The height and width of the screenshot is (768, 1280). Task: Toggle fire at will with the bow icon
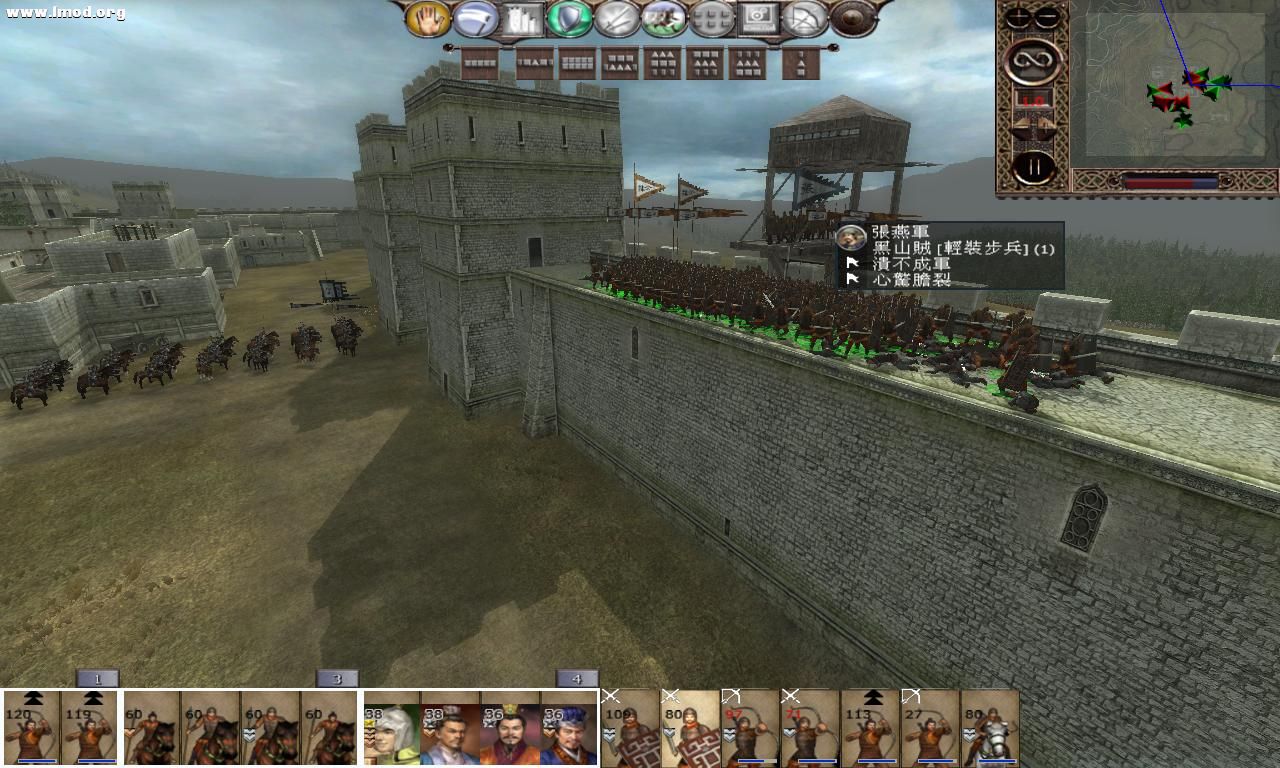click(806, 20)
